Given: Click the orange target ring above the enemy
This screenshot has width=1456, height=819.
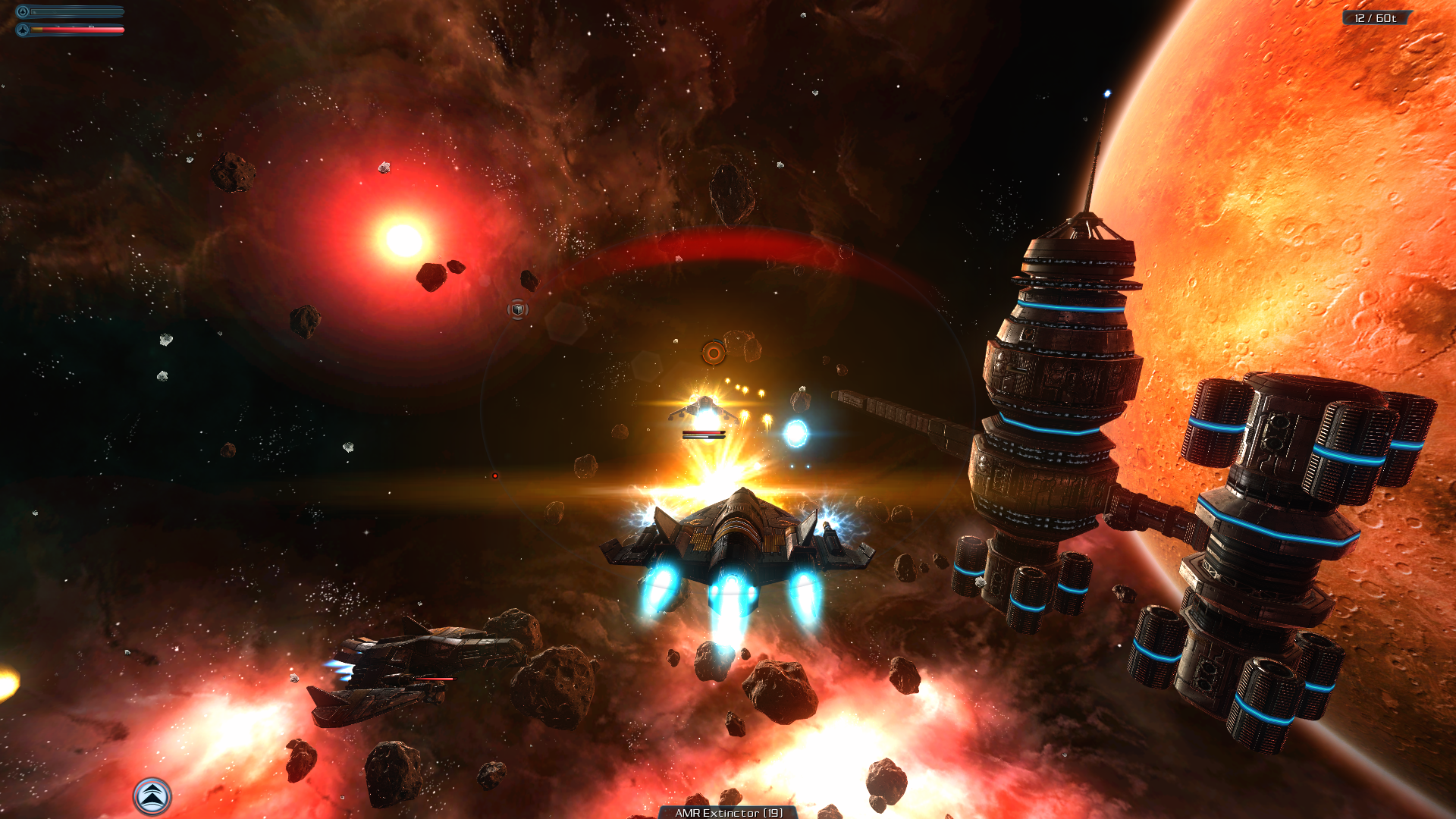Looking at the screenshot, I should 713,352.
